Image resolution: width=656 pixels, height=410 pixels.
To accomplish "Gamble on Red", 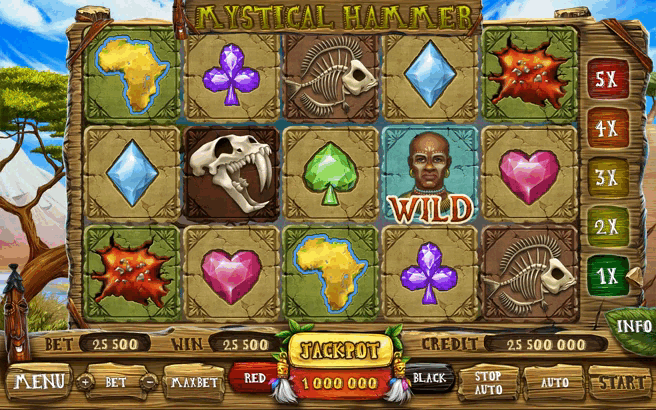I will (x=254, y=378).
